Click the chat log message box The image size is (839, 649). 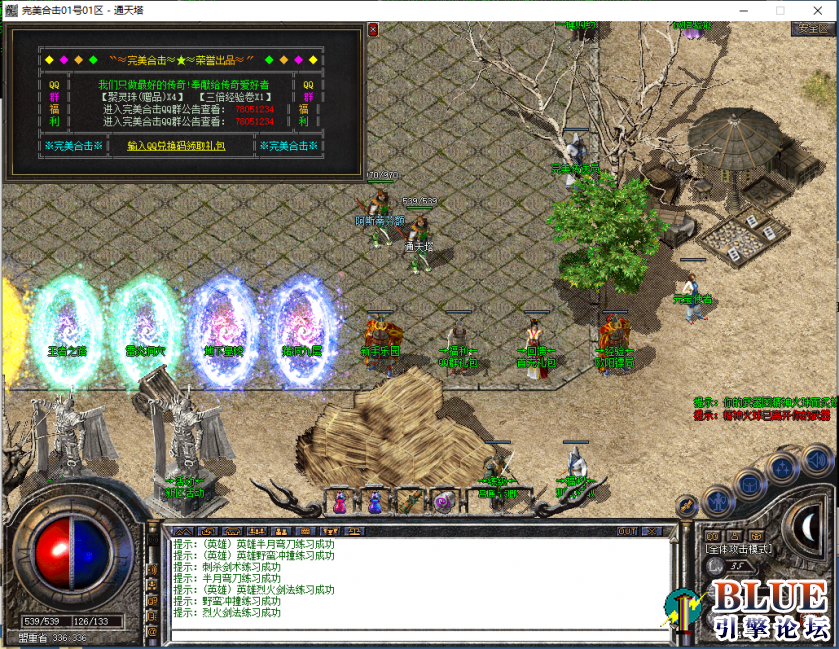(x=420, y=582)
